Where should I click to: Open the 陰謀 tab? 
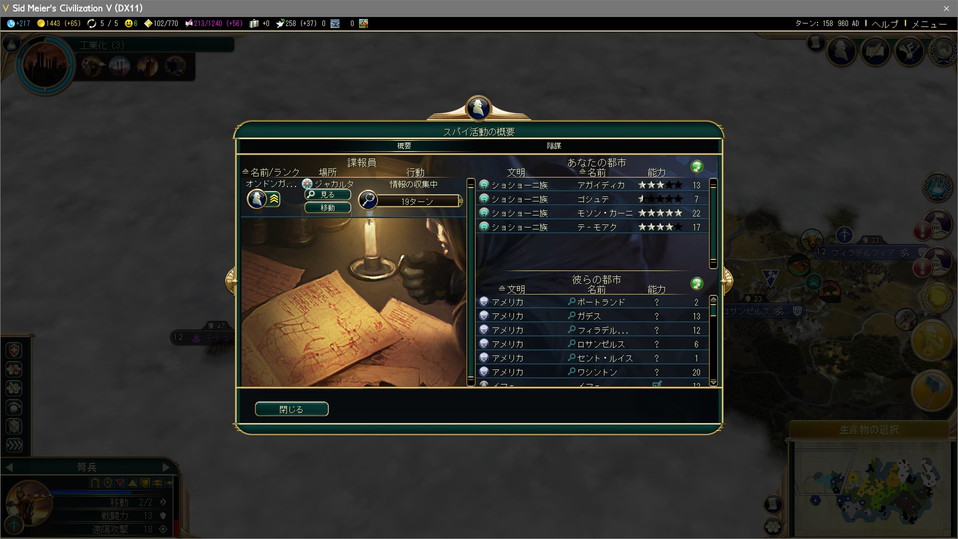pos(553,146)
